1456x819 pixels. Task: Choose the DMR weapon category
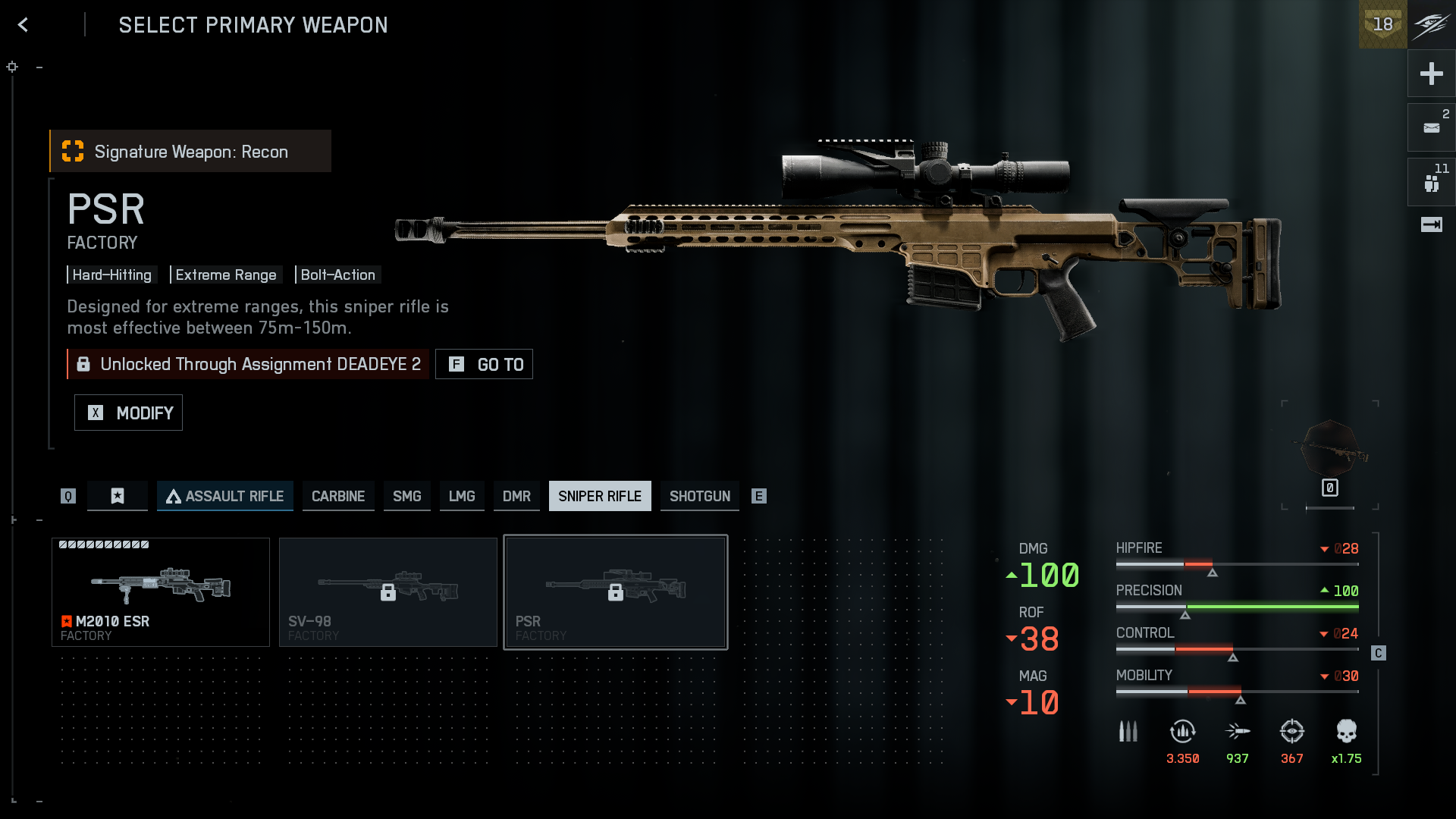(516, 496)
